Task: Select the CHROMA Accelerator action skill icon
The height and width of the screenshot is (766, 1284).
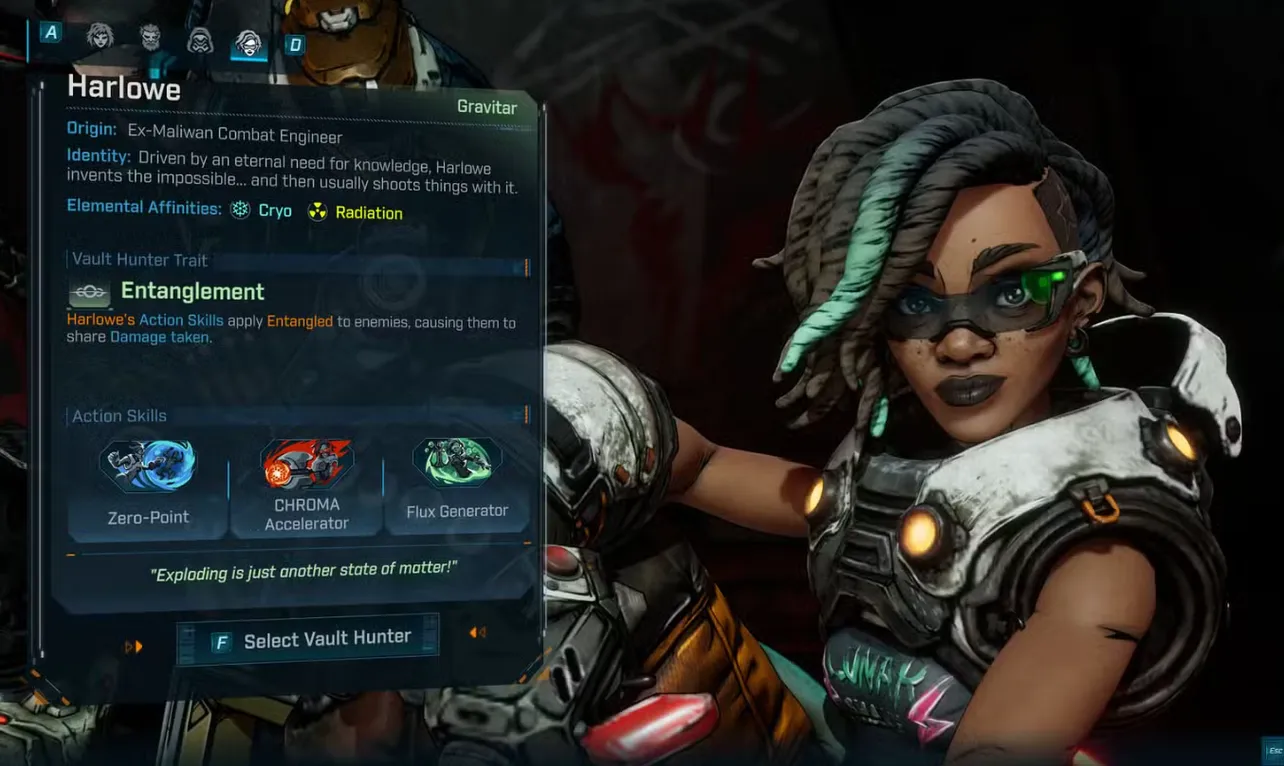Action: [x=306, y=460]
